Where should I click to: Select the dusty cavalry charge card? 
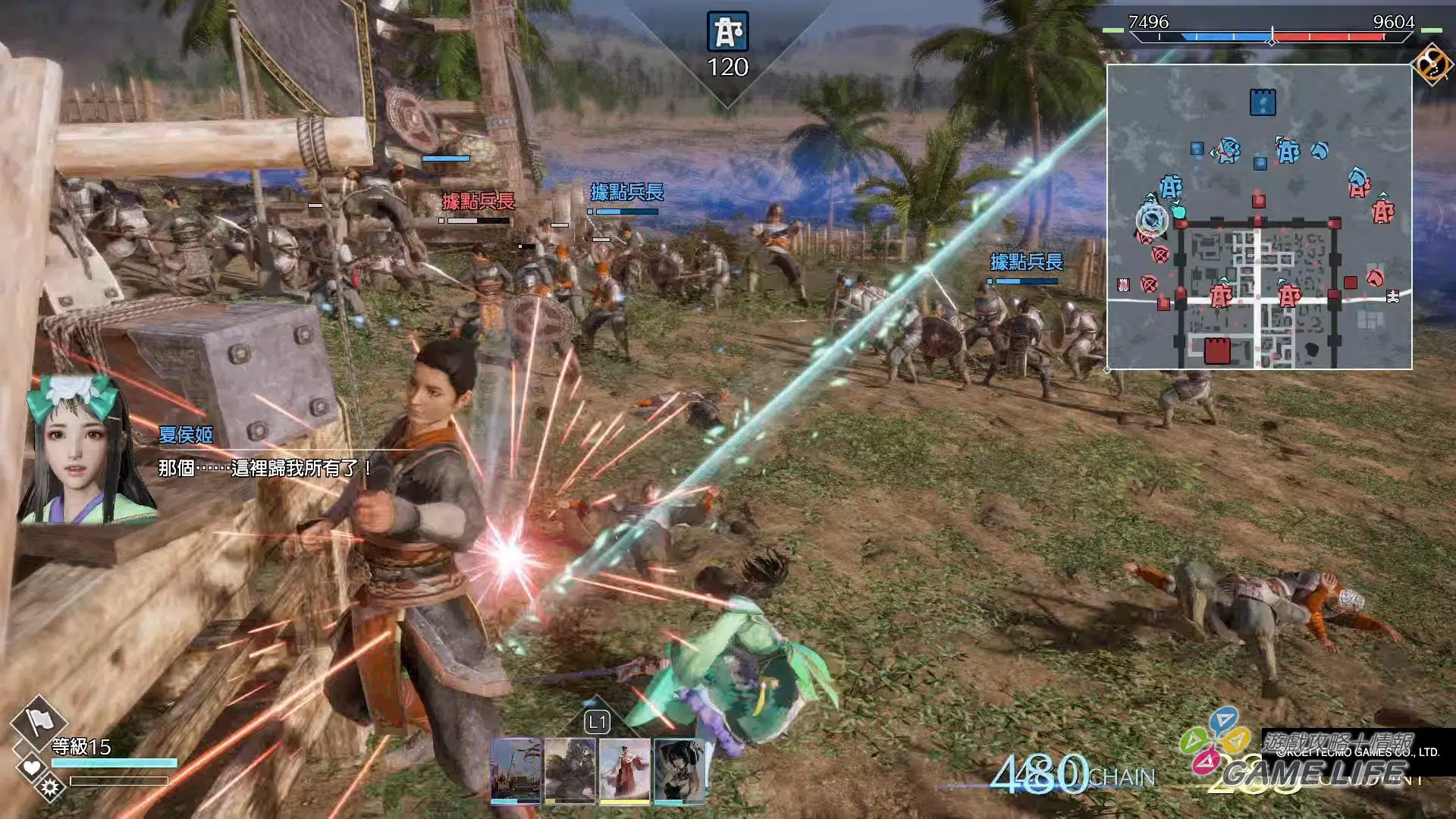570,769
